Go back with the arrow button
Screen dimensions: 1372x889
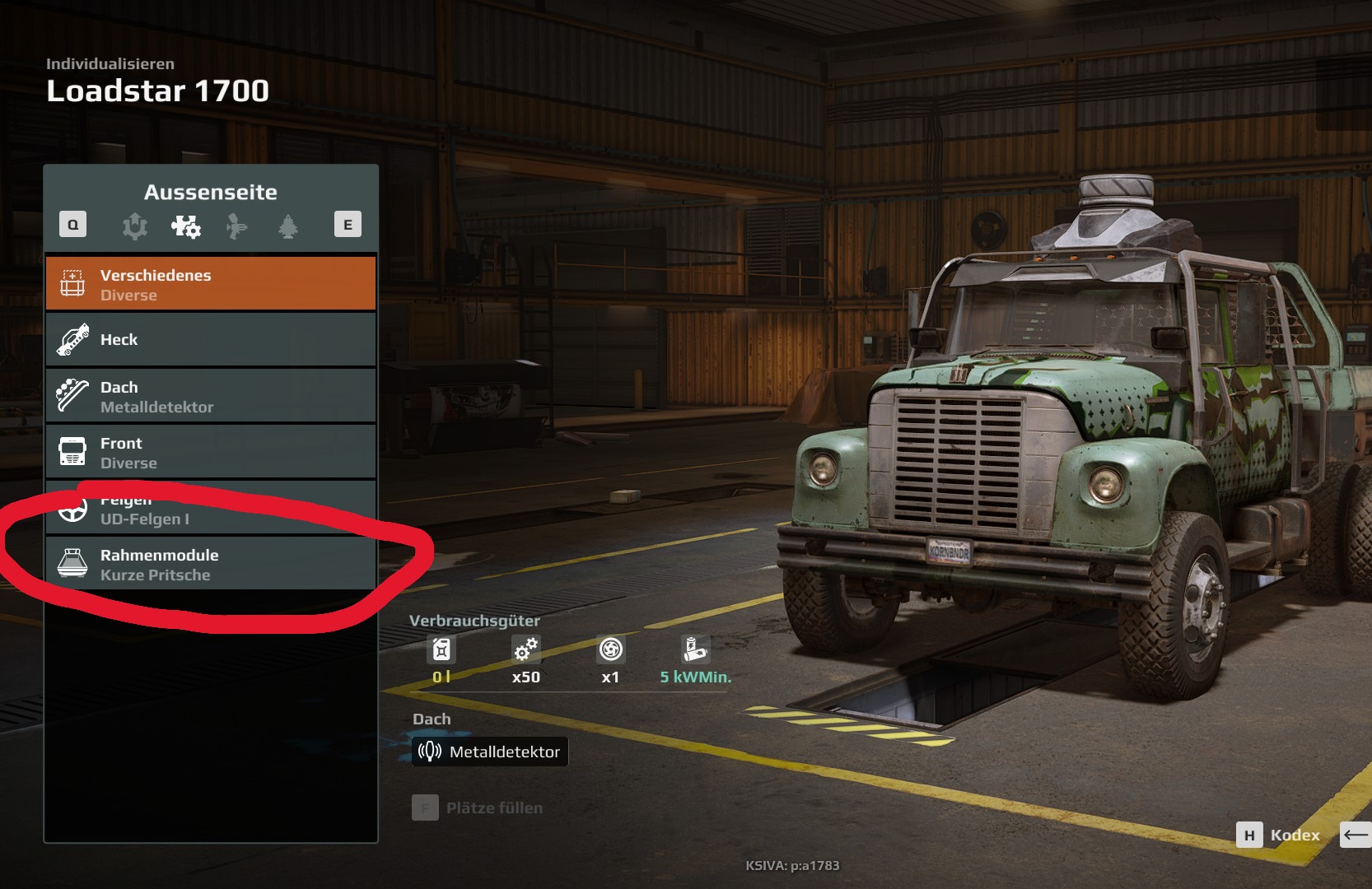click(1356, 835)
